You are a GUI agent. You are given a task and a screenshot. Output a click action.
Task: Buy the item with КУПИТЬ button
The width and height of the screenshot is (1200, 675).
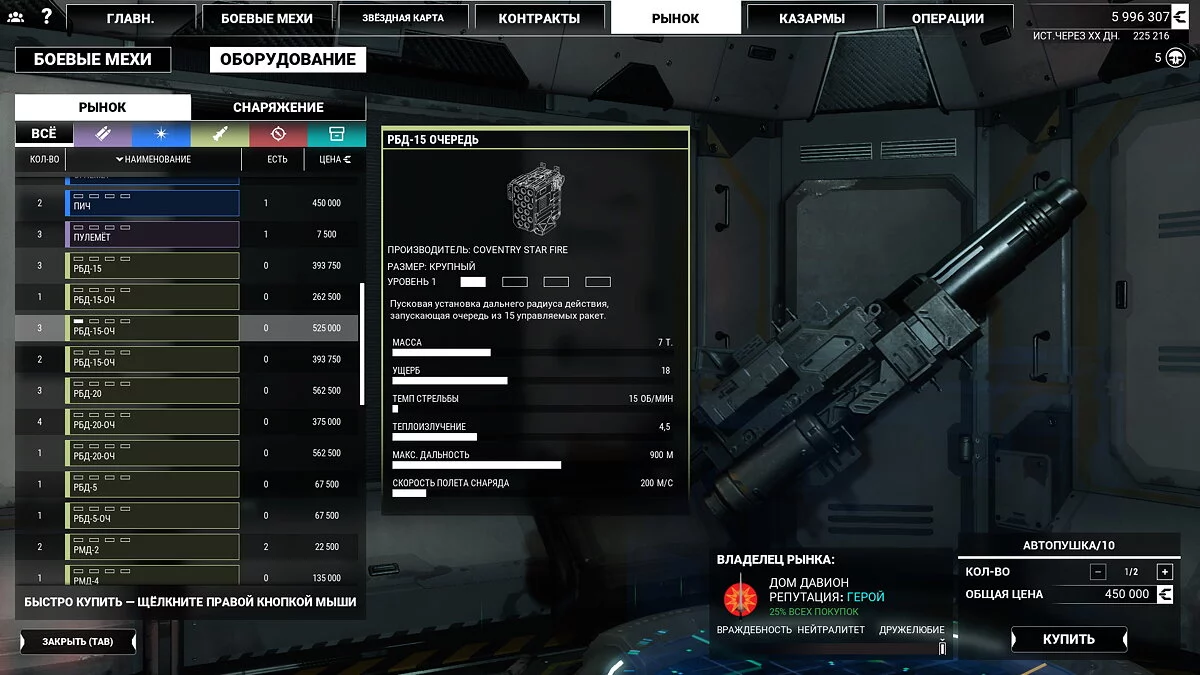(x=1069, y=639)
